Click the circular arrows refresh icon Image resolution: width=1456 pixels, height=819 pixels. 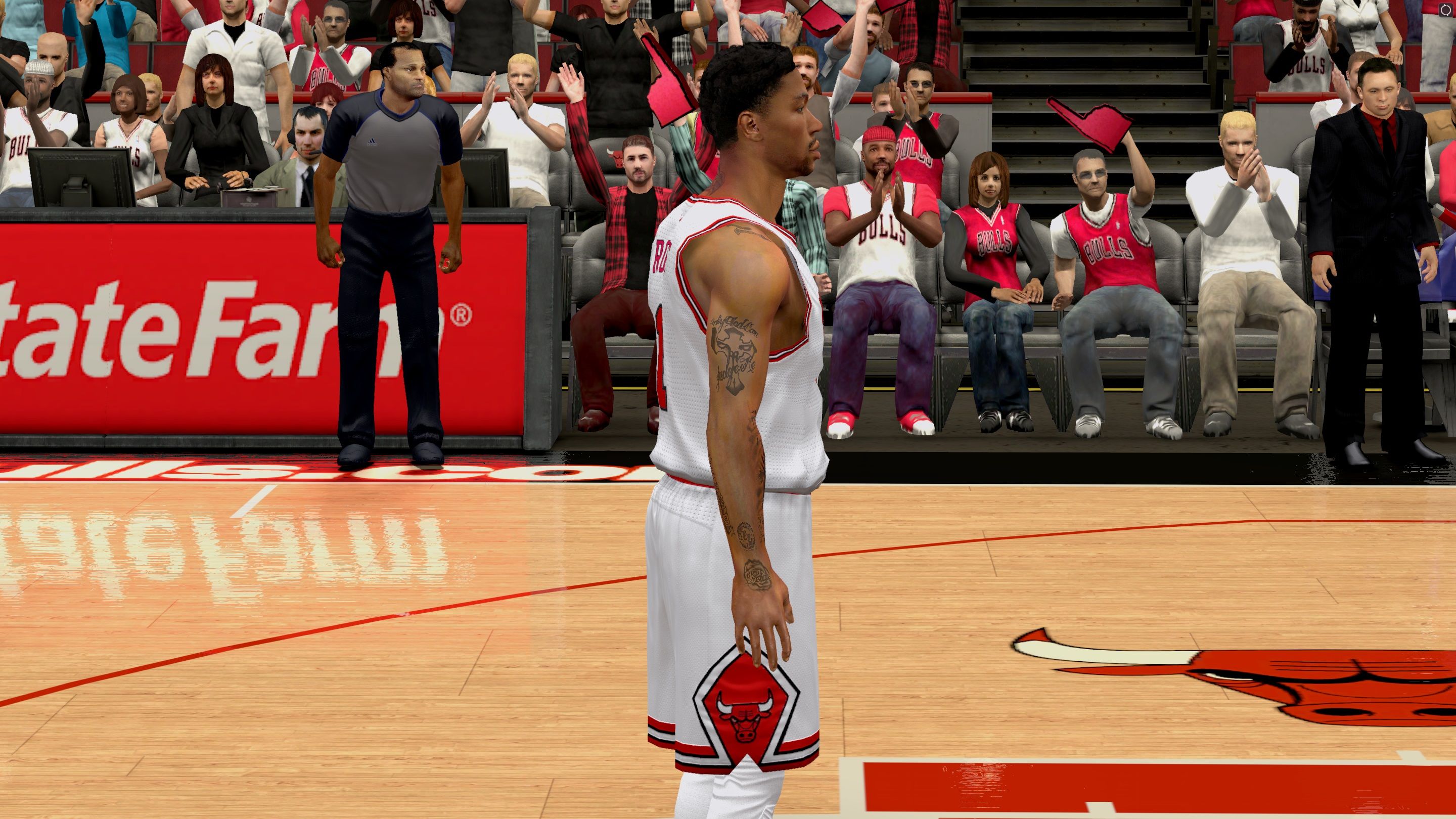click(1446, 10)
